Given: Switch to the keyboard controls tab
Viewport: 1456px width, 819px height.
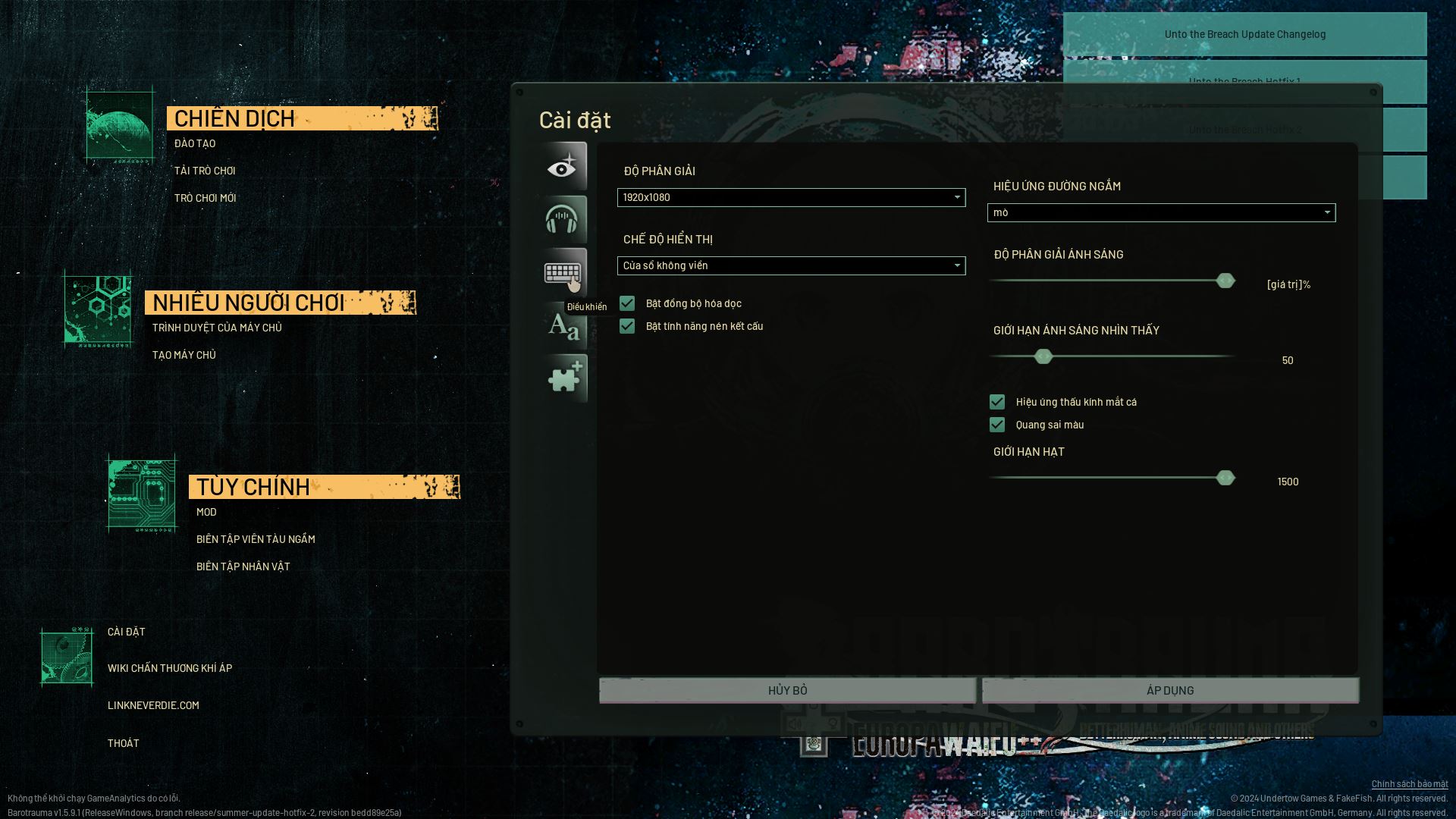Looking at the screenshot, I should coord(563,271).
